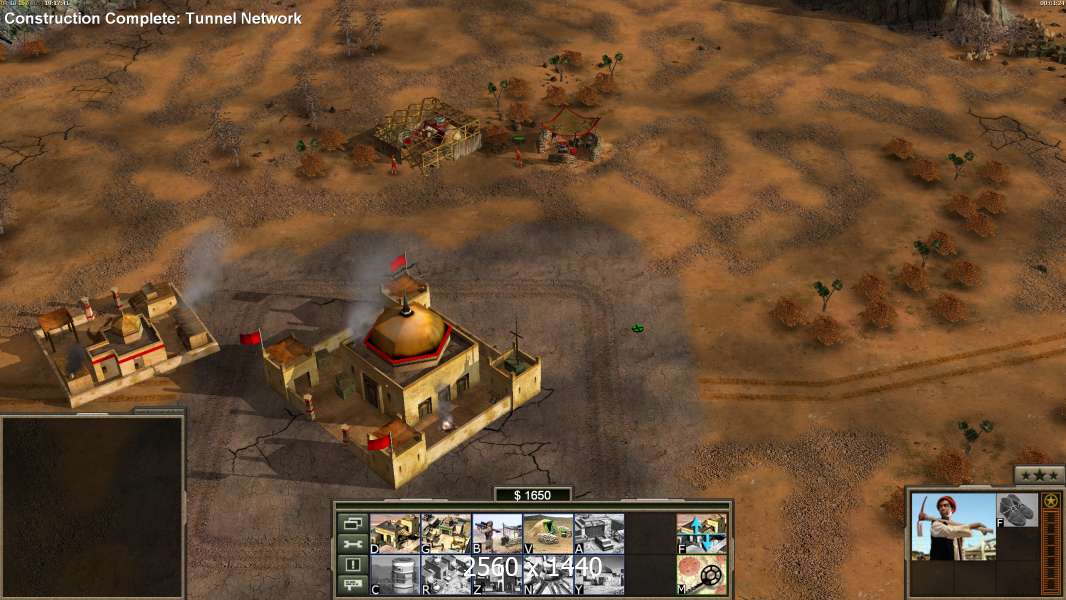Select the Barracks build icon marked G
Image resolution: width=1066 pixels, height=600 pixels.
click(x=446, y=533)
